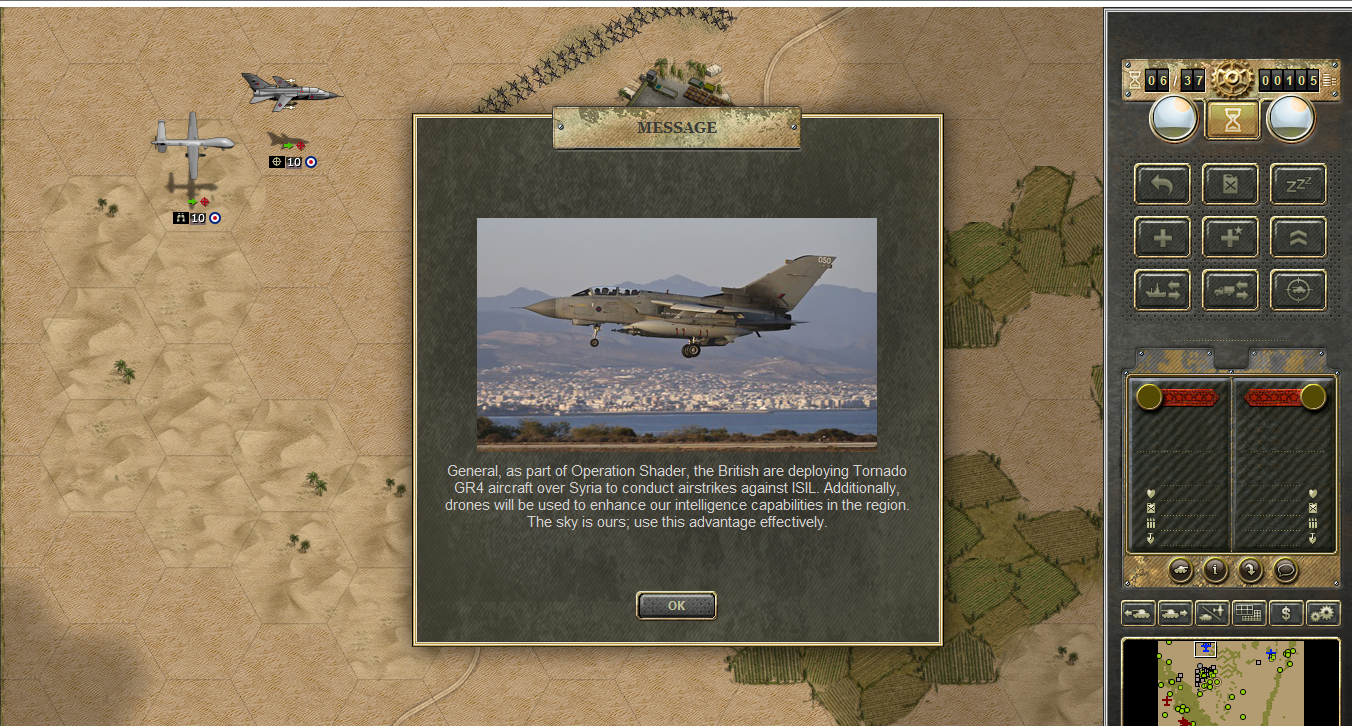Image resolution: width=1352 pixels, height=726 pixels.
Task: Click the double chevron upgrade button
Action: pos(1298,237)
